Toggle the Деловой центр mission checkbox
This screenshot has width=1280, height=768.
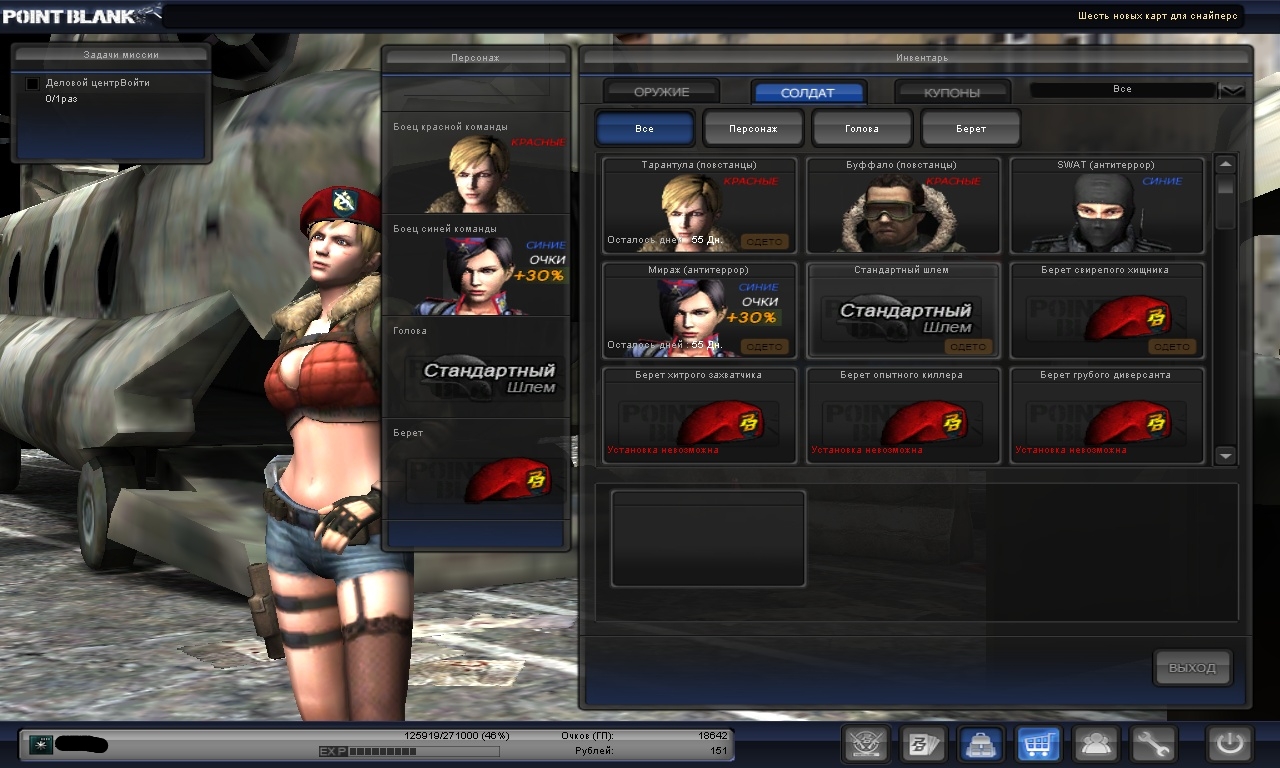tap(32, 83)
